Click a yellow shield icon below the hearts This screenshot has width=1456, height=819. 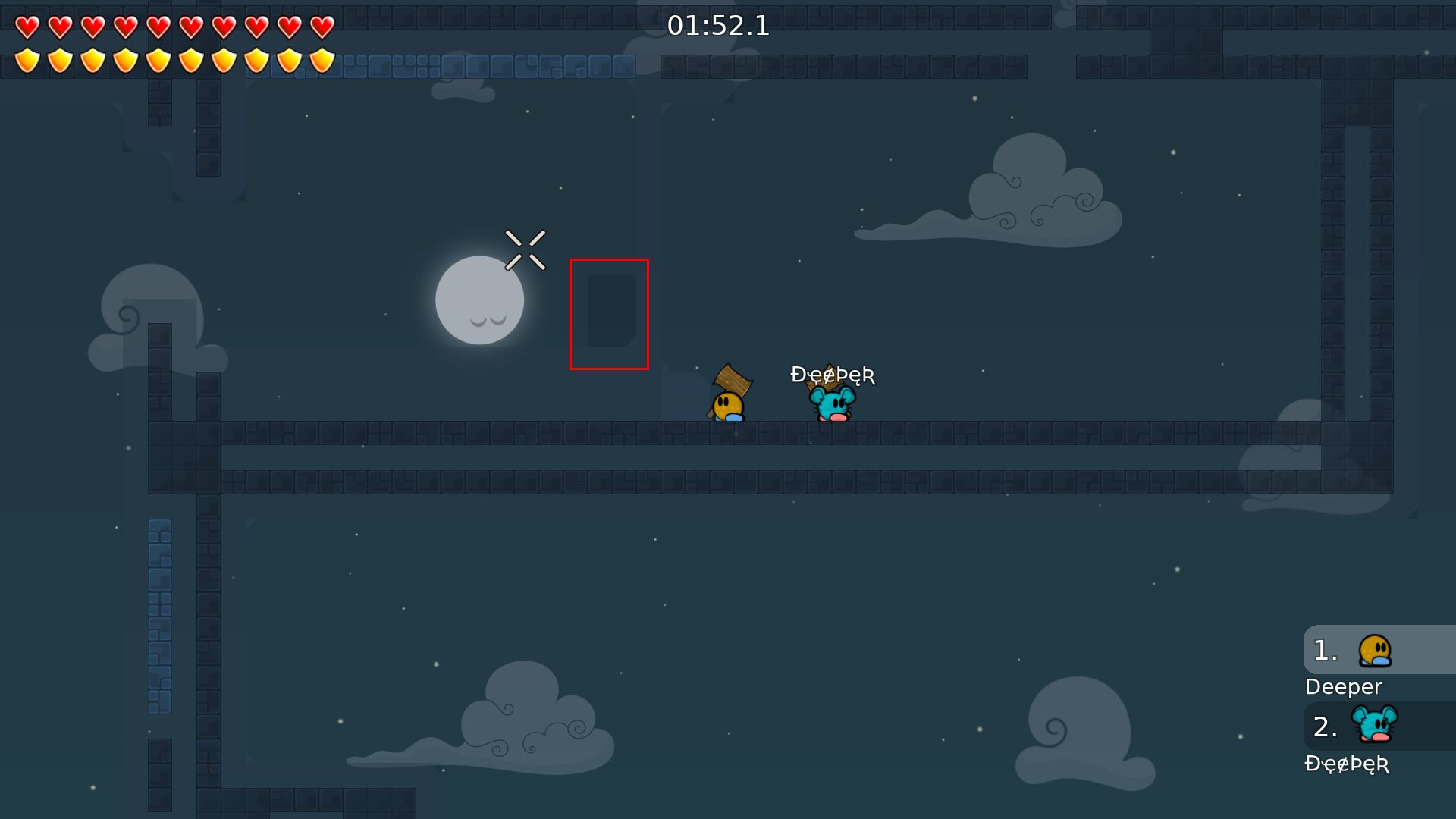(27, 58)
